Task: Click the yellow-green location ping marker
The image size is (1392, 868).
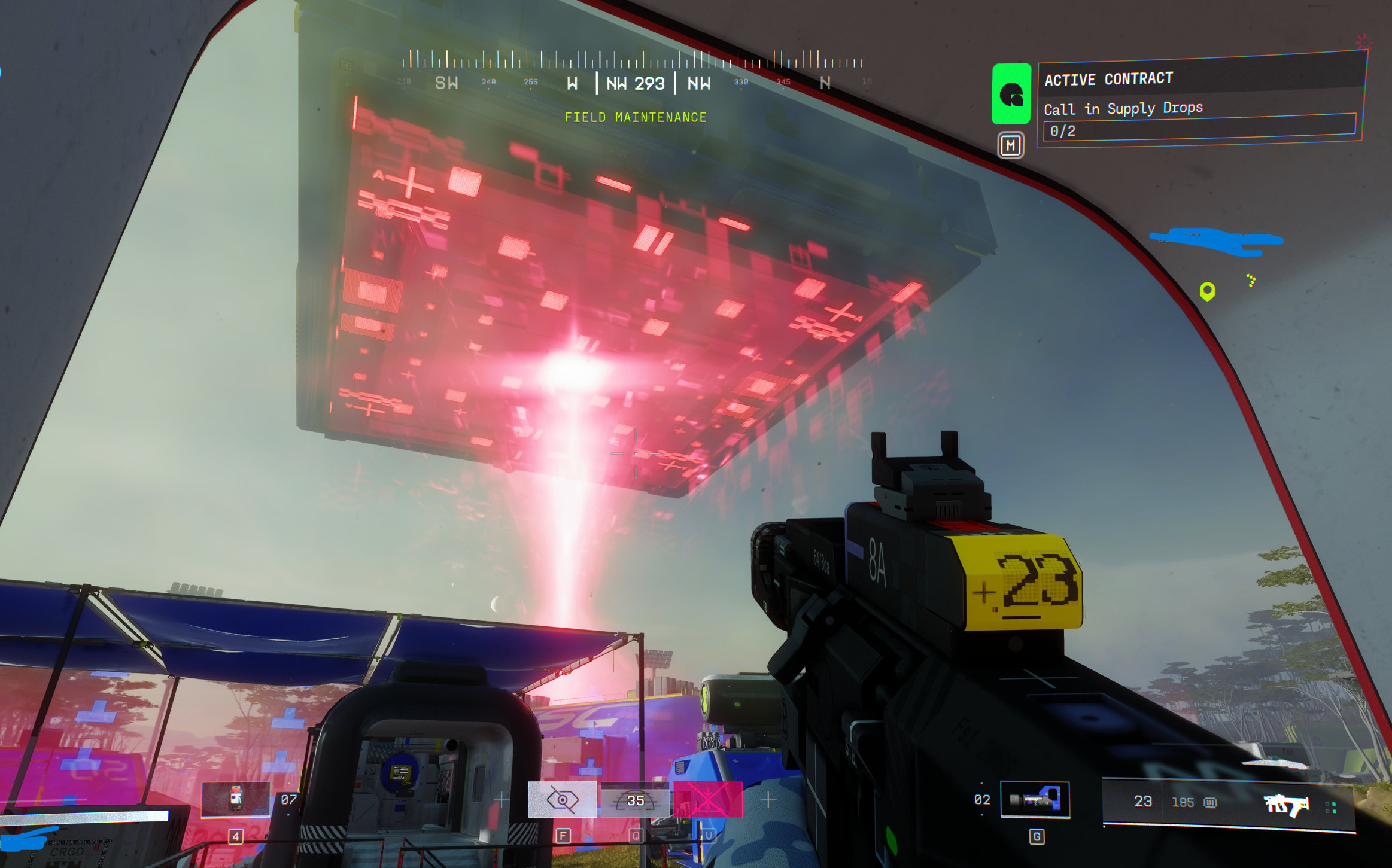Action: coord(1207,291)
